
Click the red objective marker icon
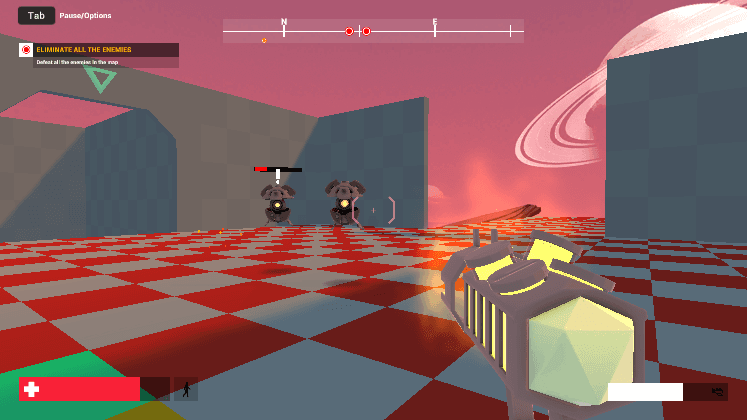point(26,50)
